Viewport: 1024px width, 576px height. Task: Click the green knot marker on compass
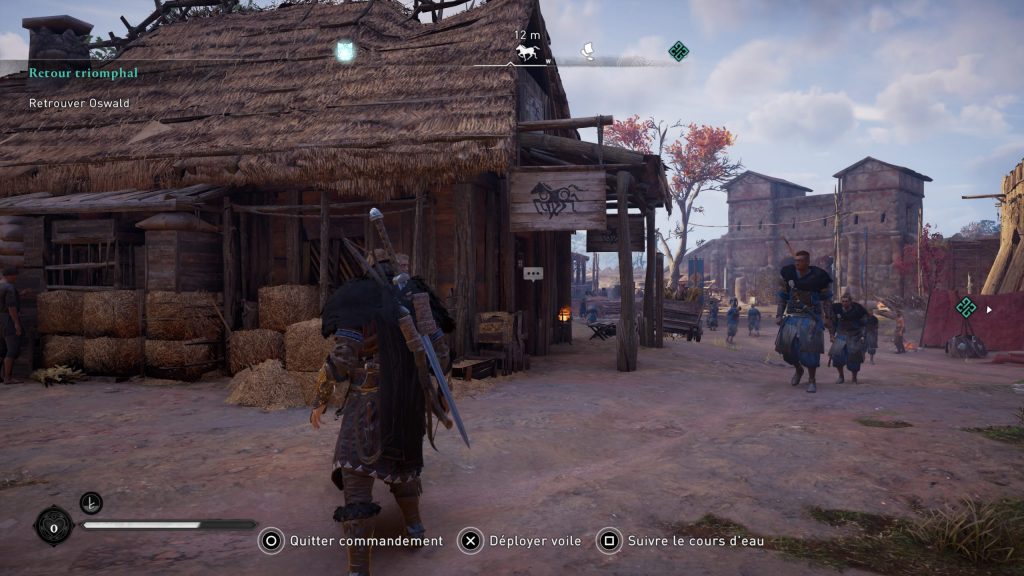pyautogui.click(x=679, y=51)
